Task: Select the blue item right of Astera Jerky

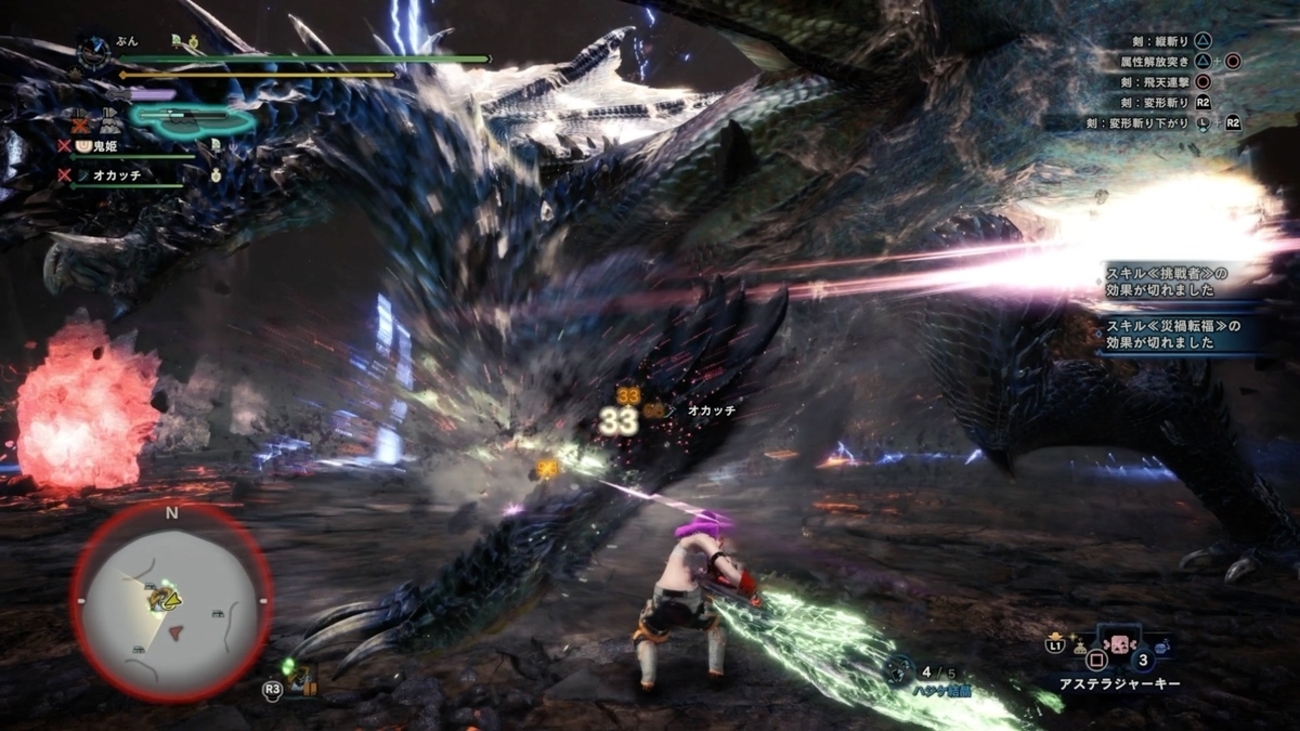Action: point(1162,649)
